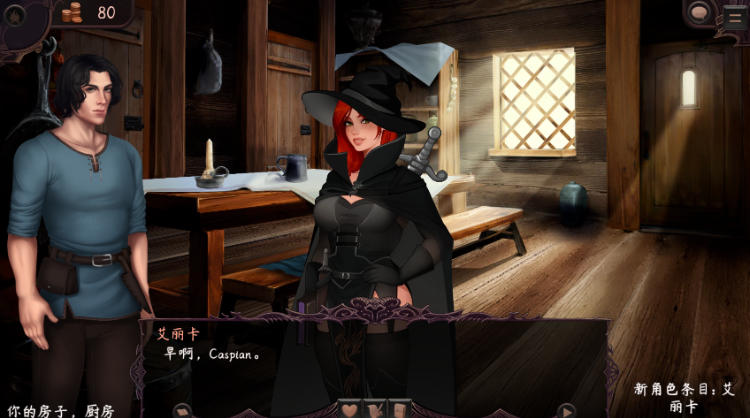Advance dialogue with the play arrow button
Screen dimensions: 750x418
click(x=566, y=410)
